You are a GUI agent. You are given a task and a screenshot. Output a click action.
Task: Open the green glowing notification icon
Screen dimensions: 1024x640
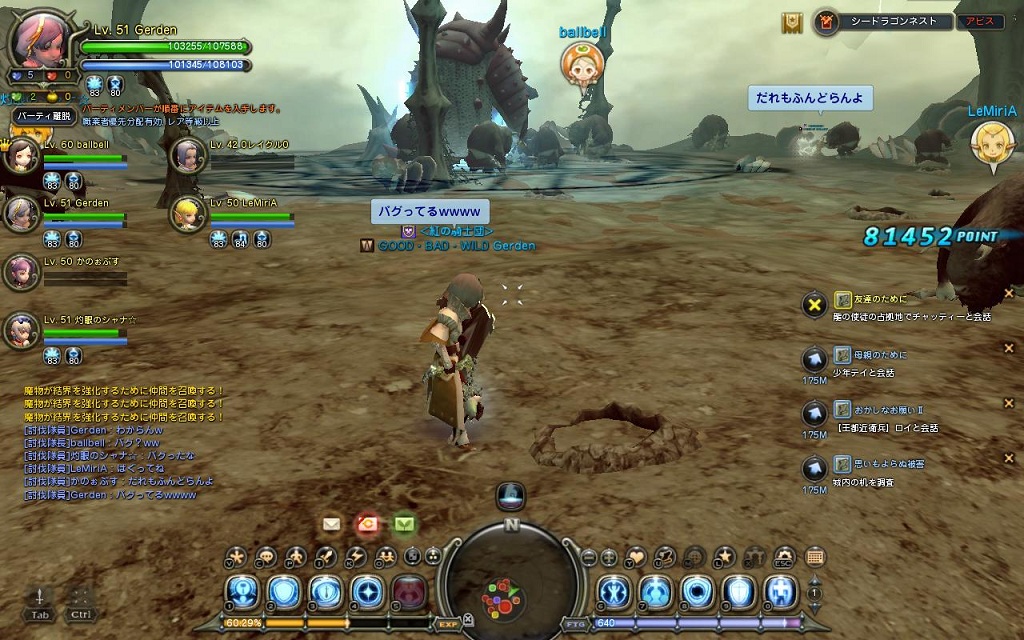tap(403, 523)
